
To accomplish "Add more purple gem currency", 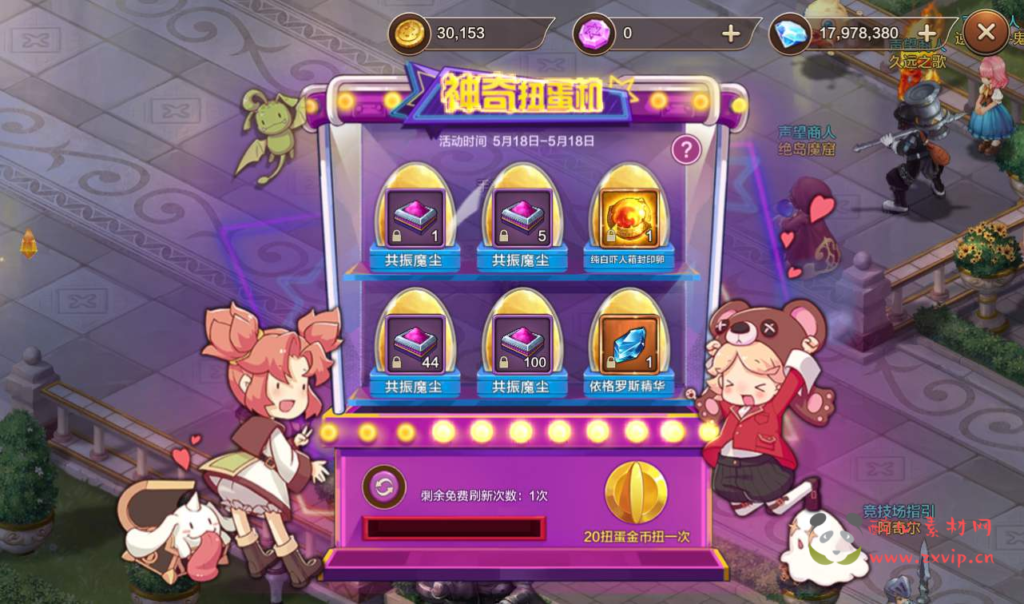I will [x=730, y=34].
